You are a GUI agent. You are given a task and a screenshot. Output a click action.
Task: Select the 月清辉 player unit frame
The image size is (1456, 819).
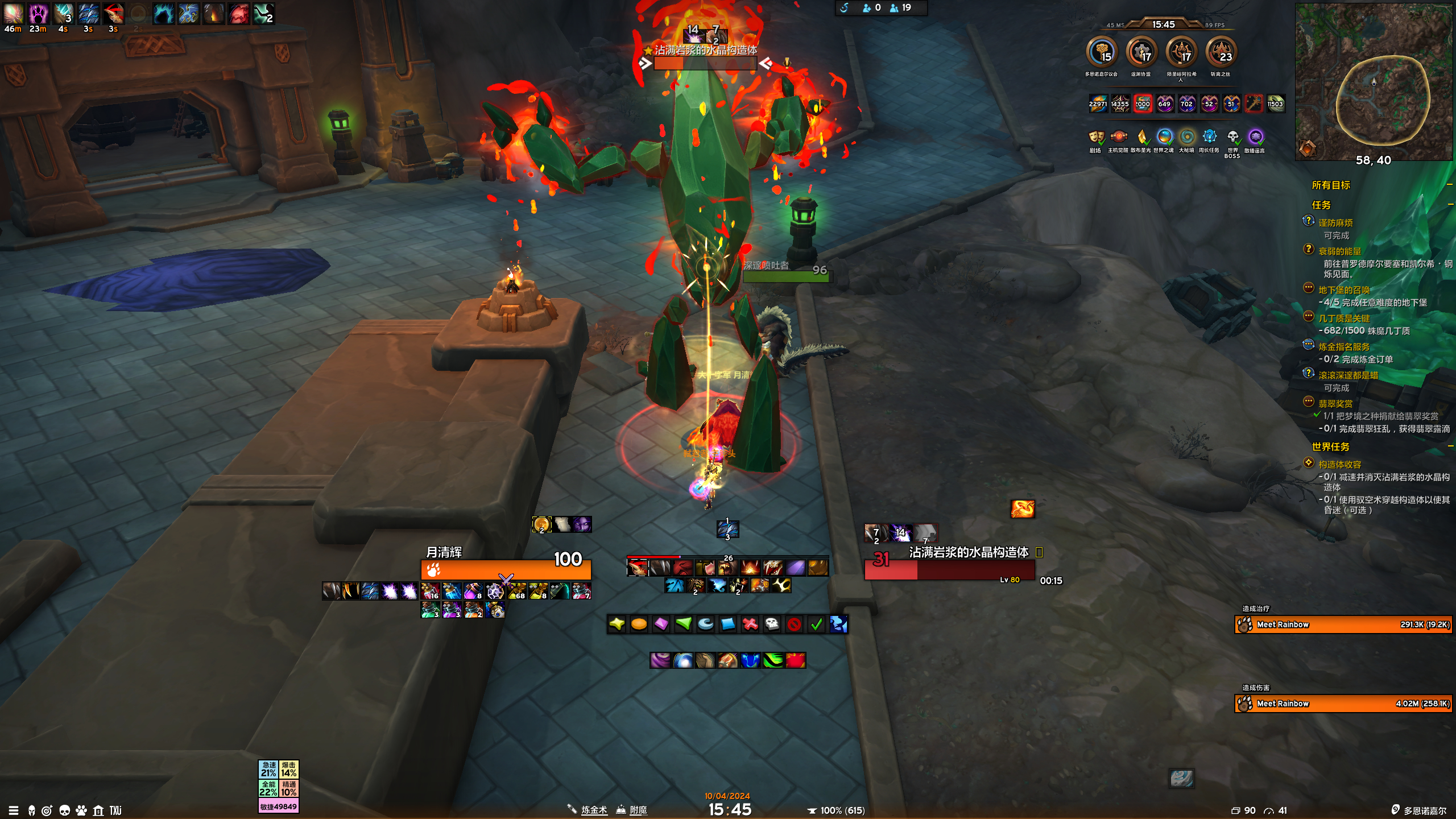(x=506, y=569)
